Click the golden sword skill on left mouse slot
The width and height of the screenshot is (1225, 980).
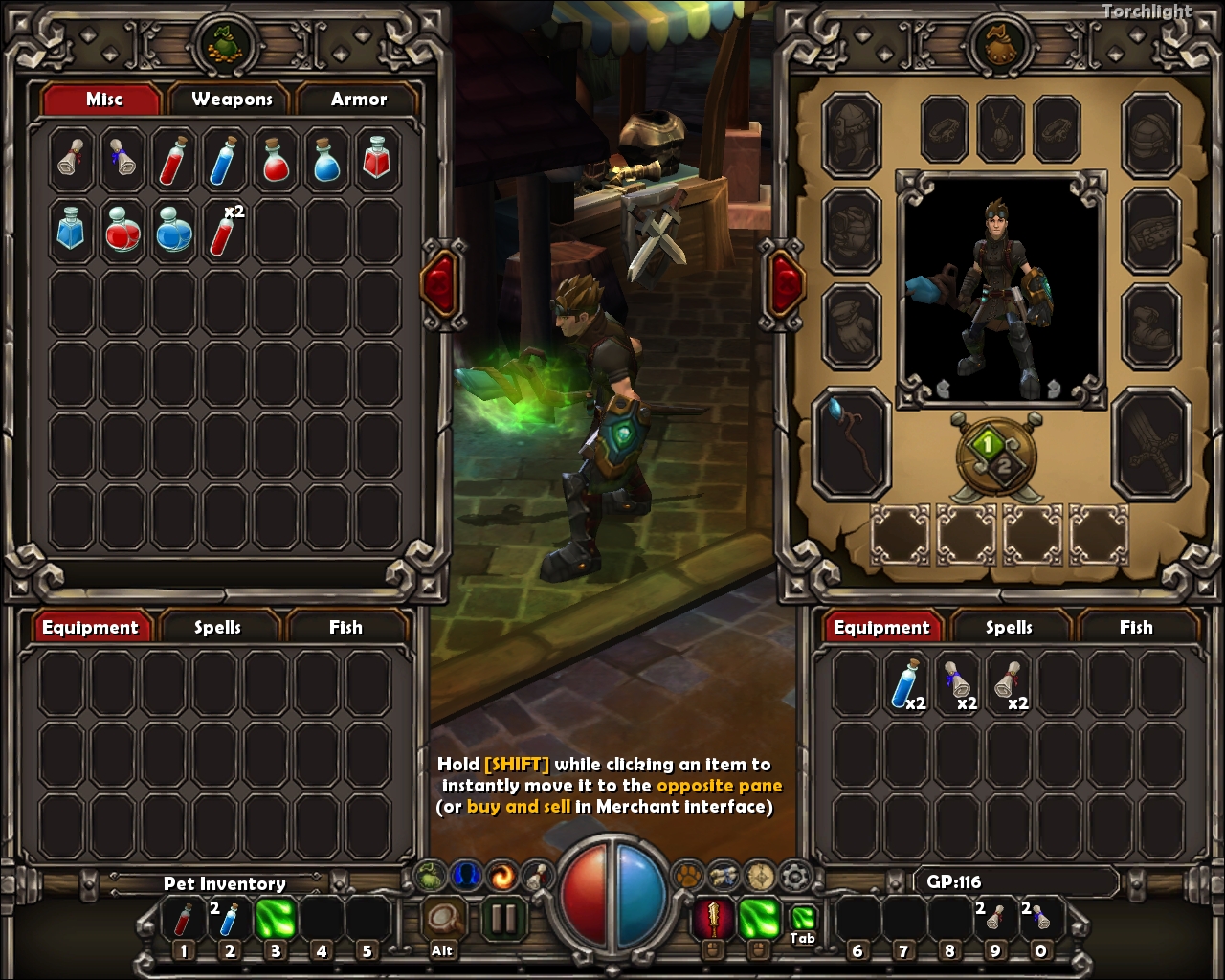click(x=715, y=919)
